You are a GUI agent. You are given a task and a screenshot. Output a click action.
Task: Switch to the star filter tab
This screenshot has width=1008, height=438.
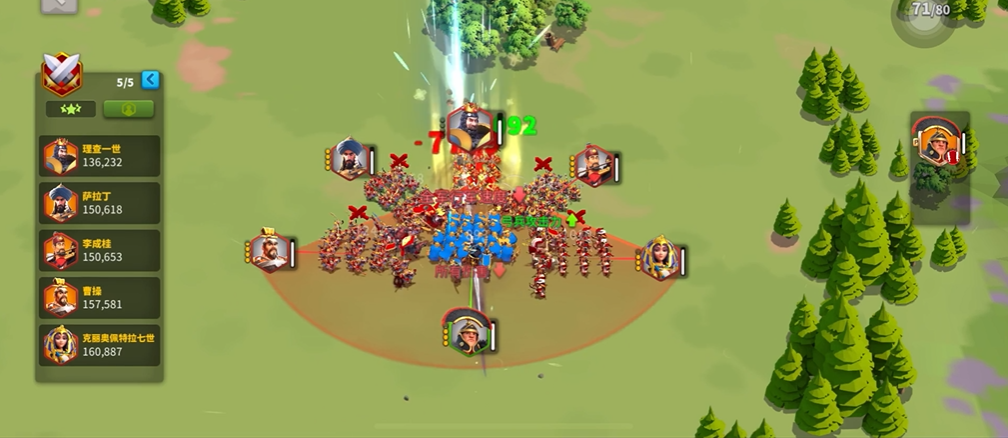click(70, 109)
